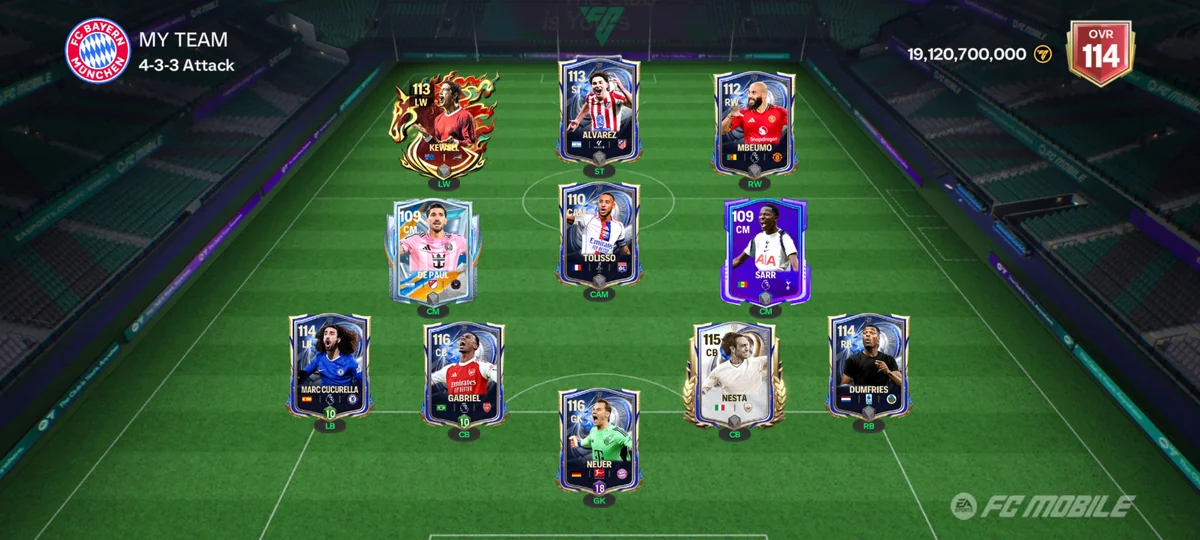Choose the Dumfries right back card

(868, 365)
